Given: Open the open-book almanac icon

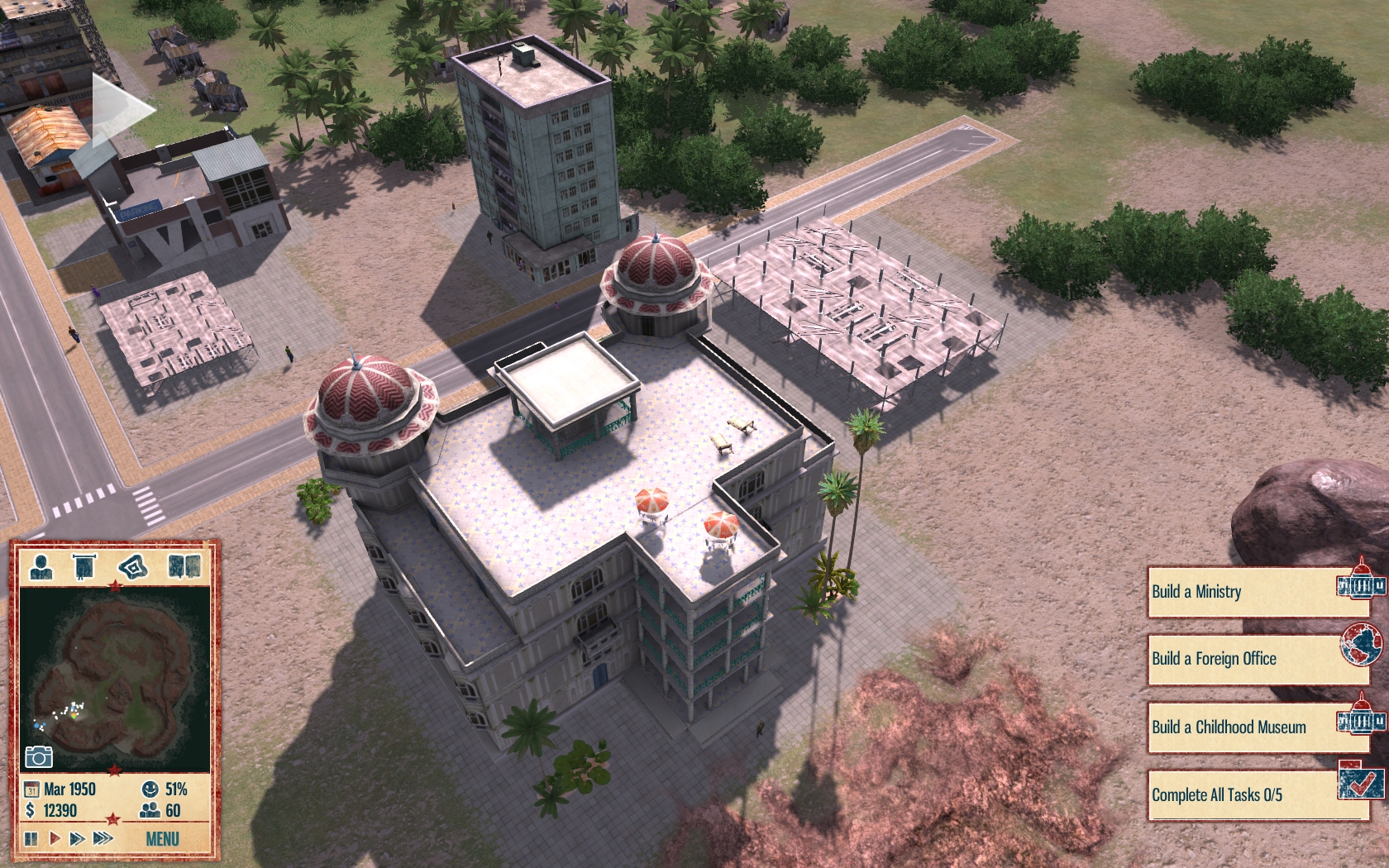Looking at the screenshot, I should (184, 567).
